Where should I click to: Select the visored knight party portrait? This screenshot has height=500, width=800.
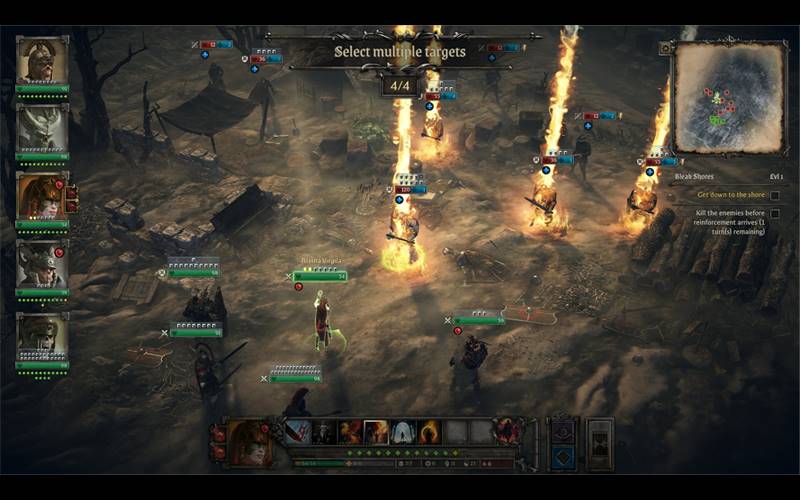coord(42,336)
